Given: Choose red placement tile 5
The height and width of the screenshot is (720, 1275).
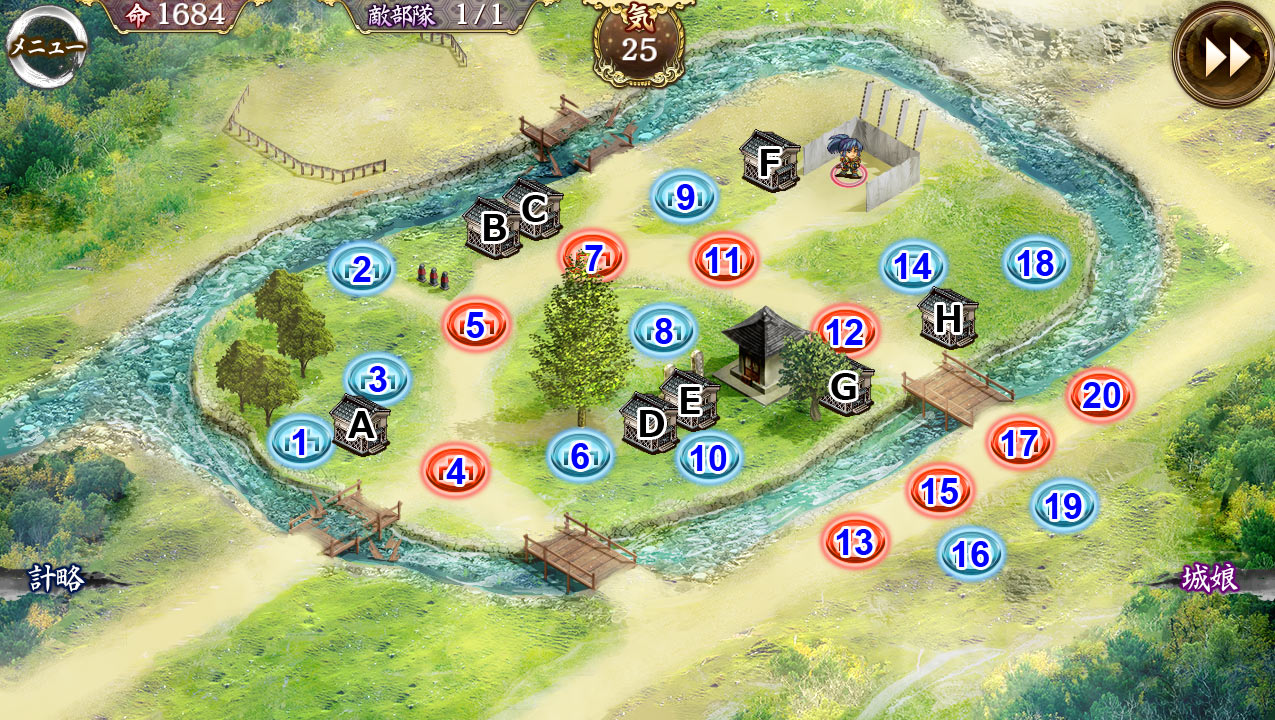Looking at the screenshot, I should coord(476,325).
